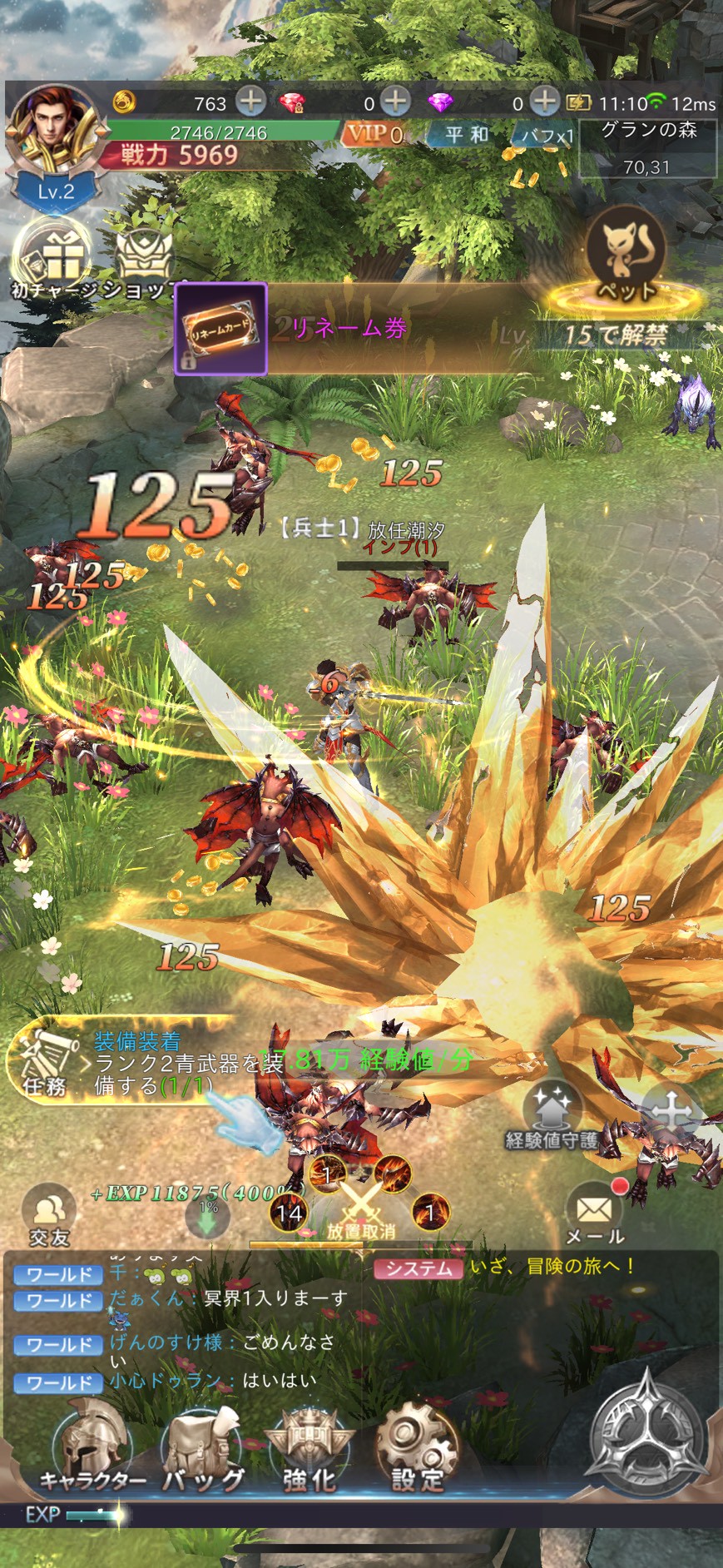The height and width of the screenshot is (1568, 723).
Task: Click the player portrait avatar
Action: (54, 133)
